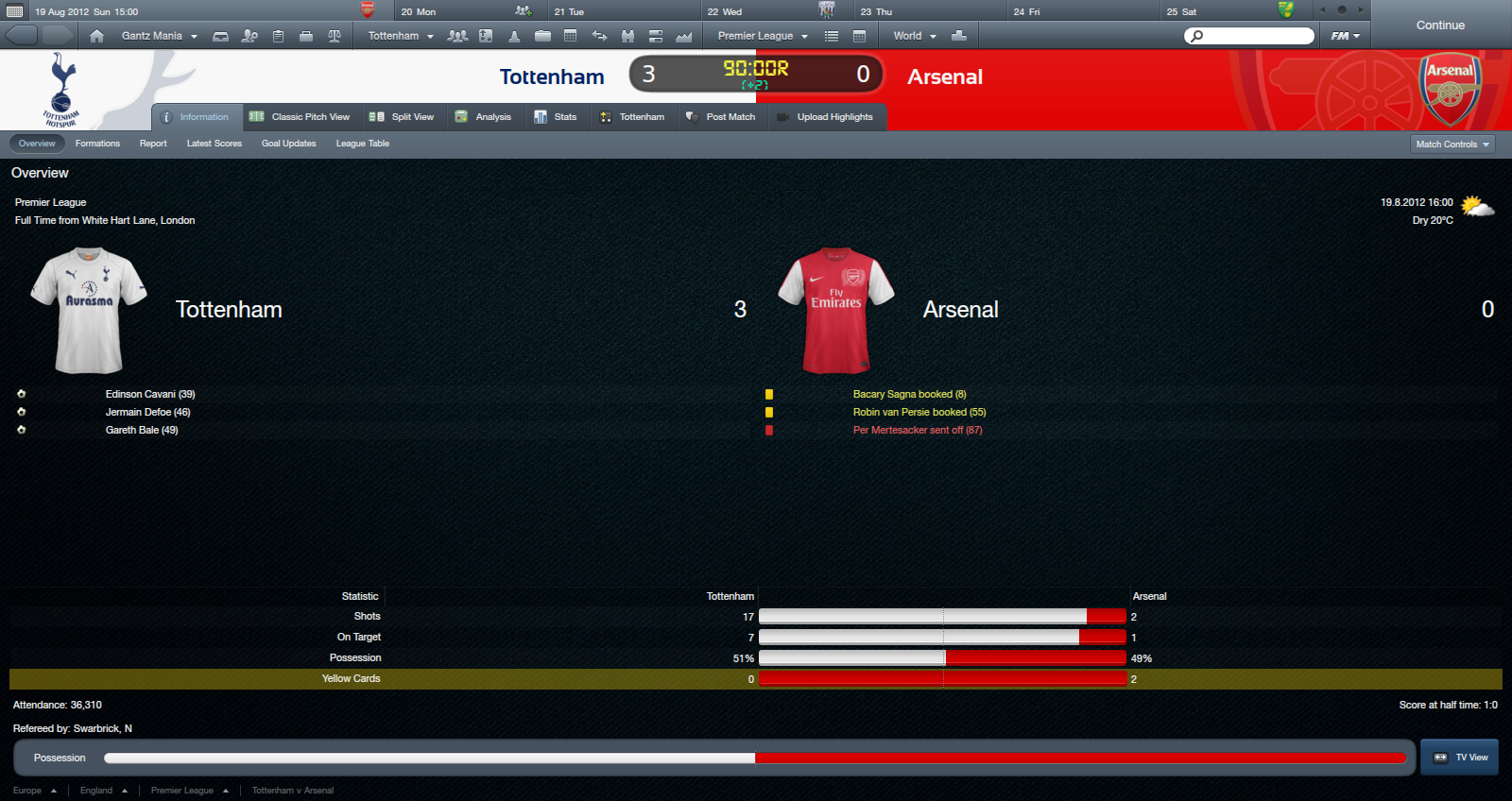The height and width of the screenshot is (801, 1512).
Task: Show Latest Scores
Action: [215, 144]
